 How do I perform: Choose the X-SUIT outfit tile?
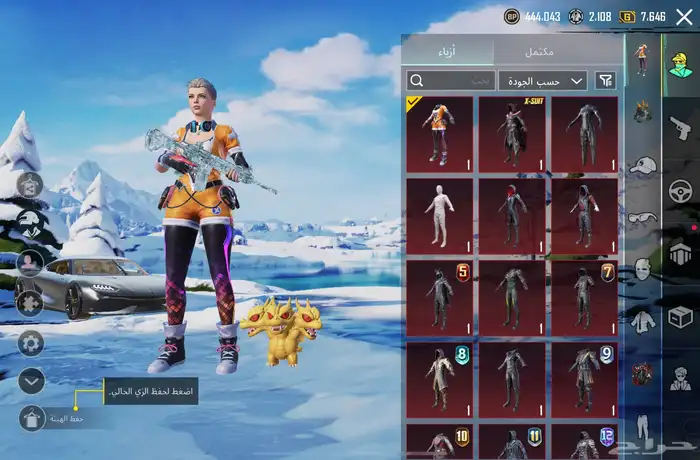click(512, 131)
